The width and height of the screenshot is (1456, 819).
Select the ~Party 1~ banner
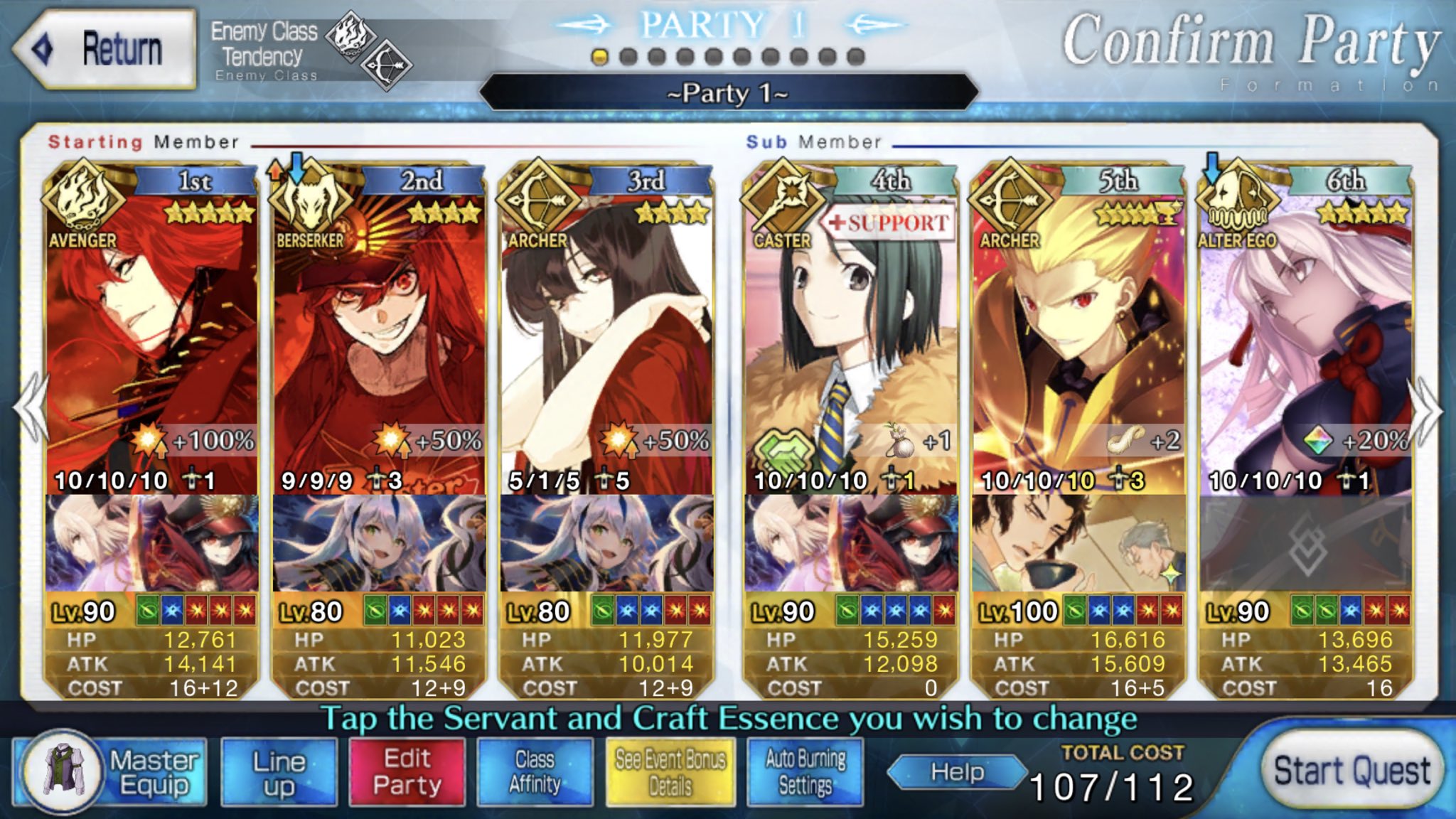point(727,93)
